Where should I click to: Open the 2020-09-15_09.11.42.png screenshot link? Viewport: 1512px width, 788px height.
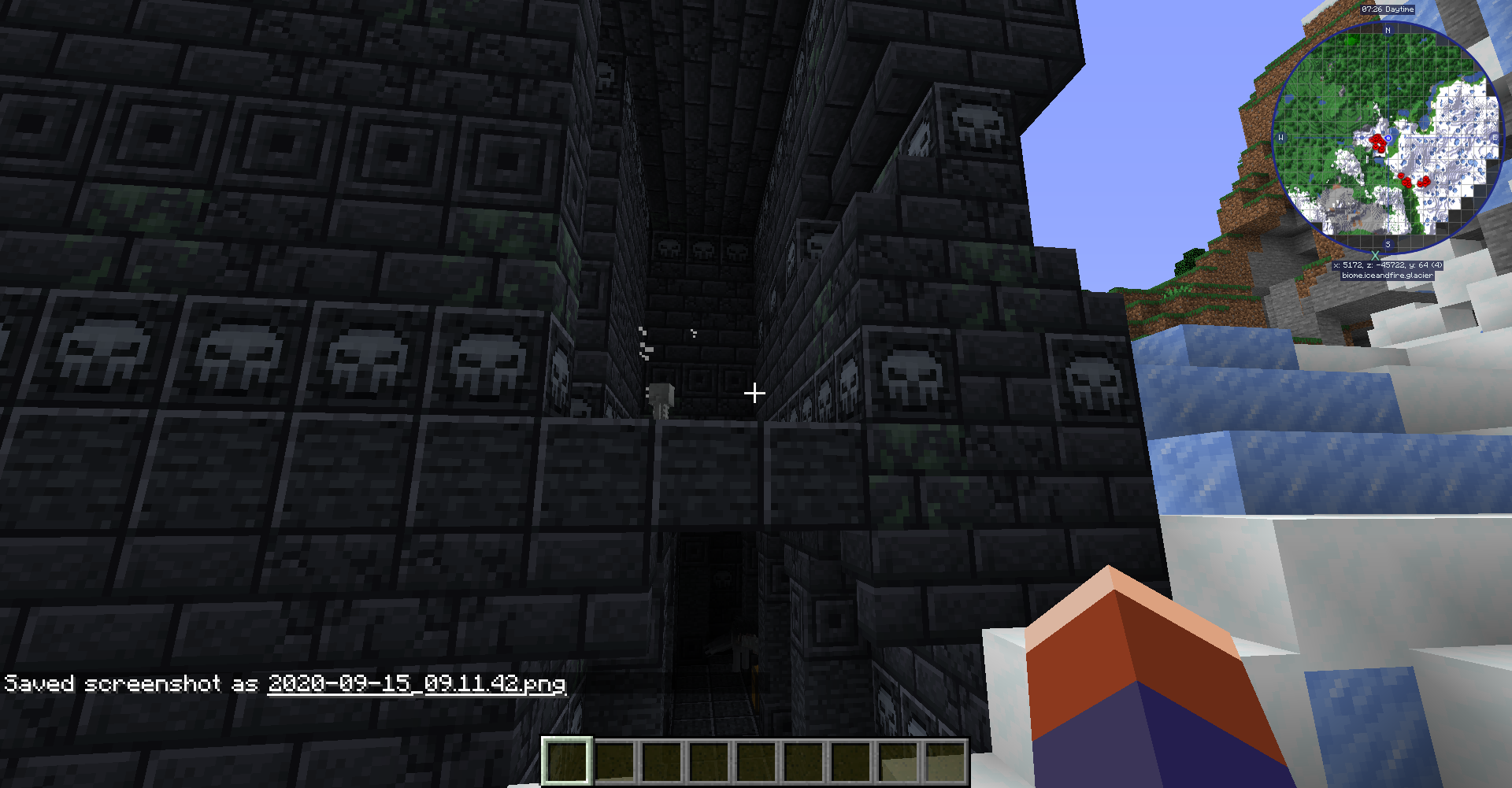click(416, 684)
